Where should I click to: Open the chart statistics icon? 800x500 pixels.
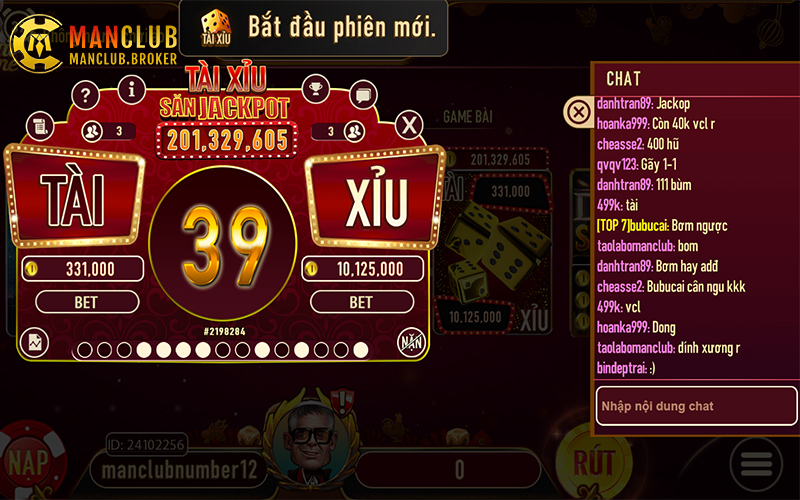click(x=33, y=342)
